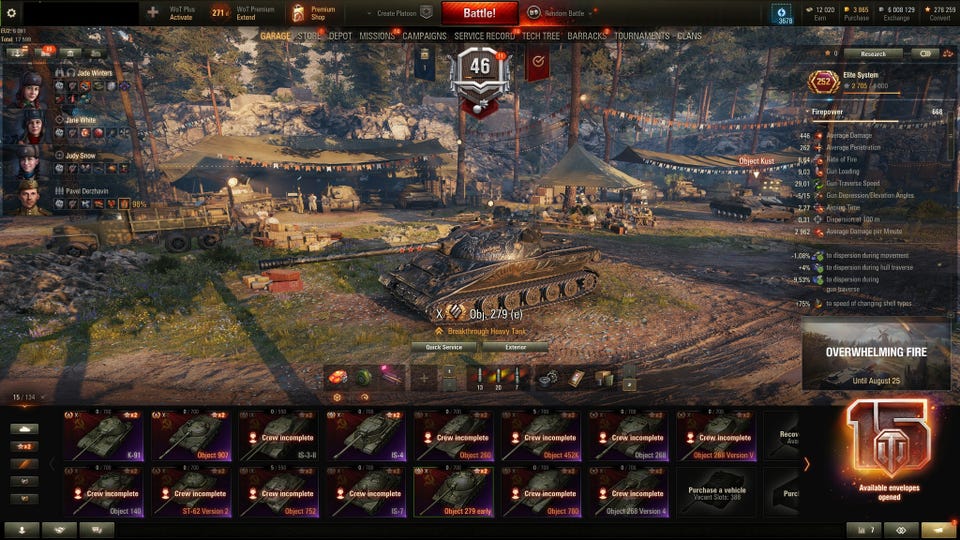
Task: Open the Premium Shop
Action: [x=312, y=13]
